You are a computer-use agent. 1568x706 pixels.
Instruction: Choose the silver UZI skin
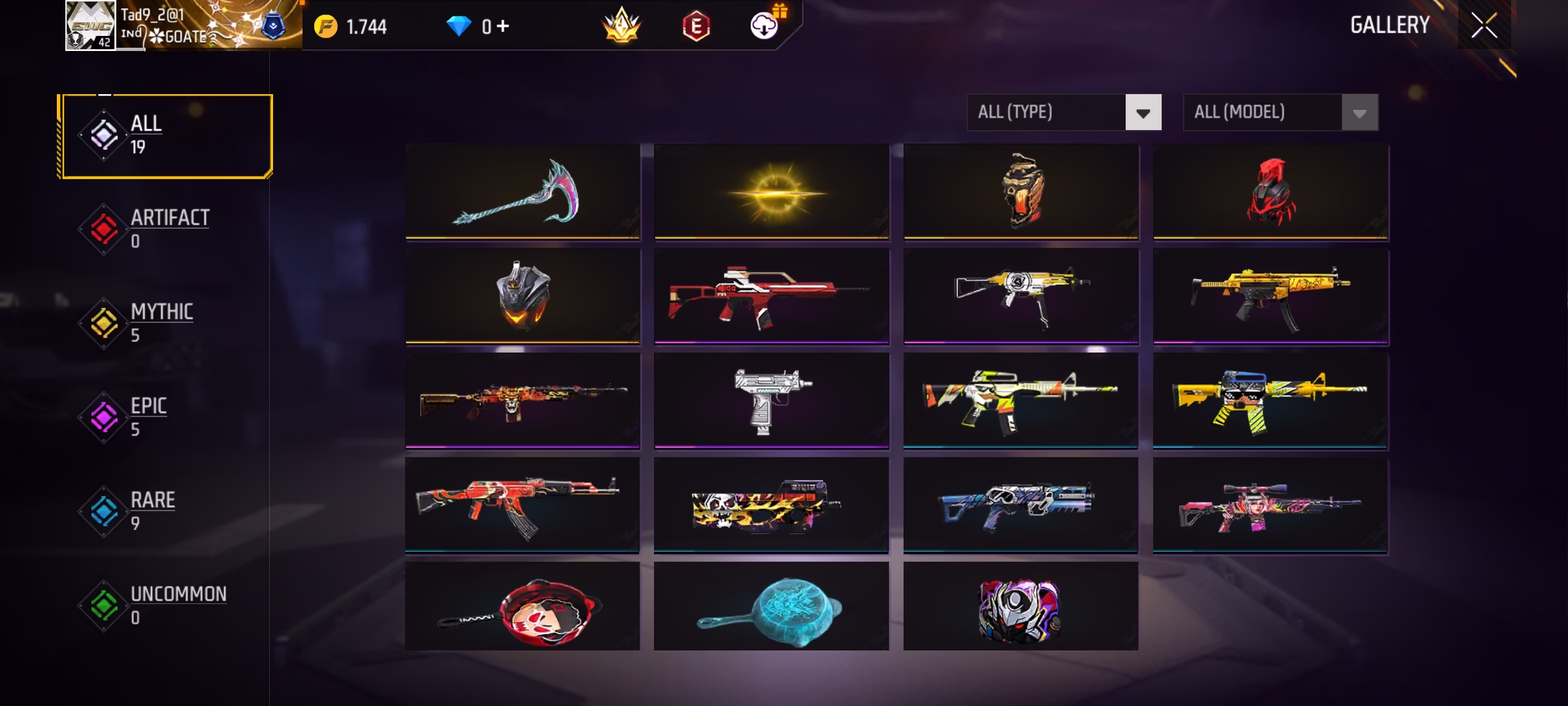[772, 401]
